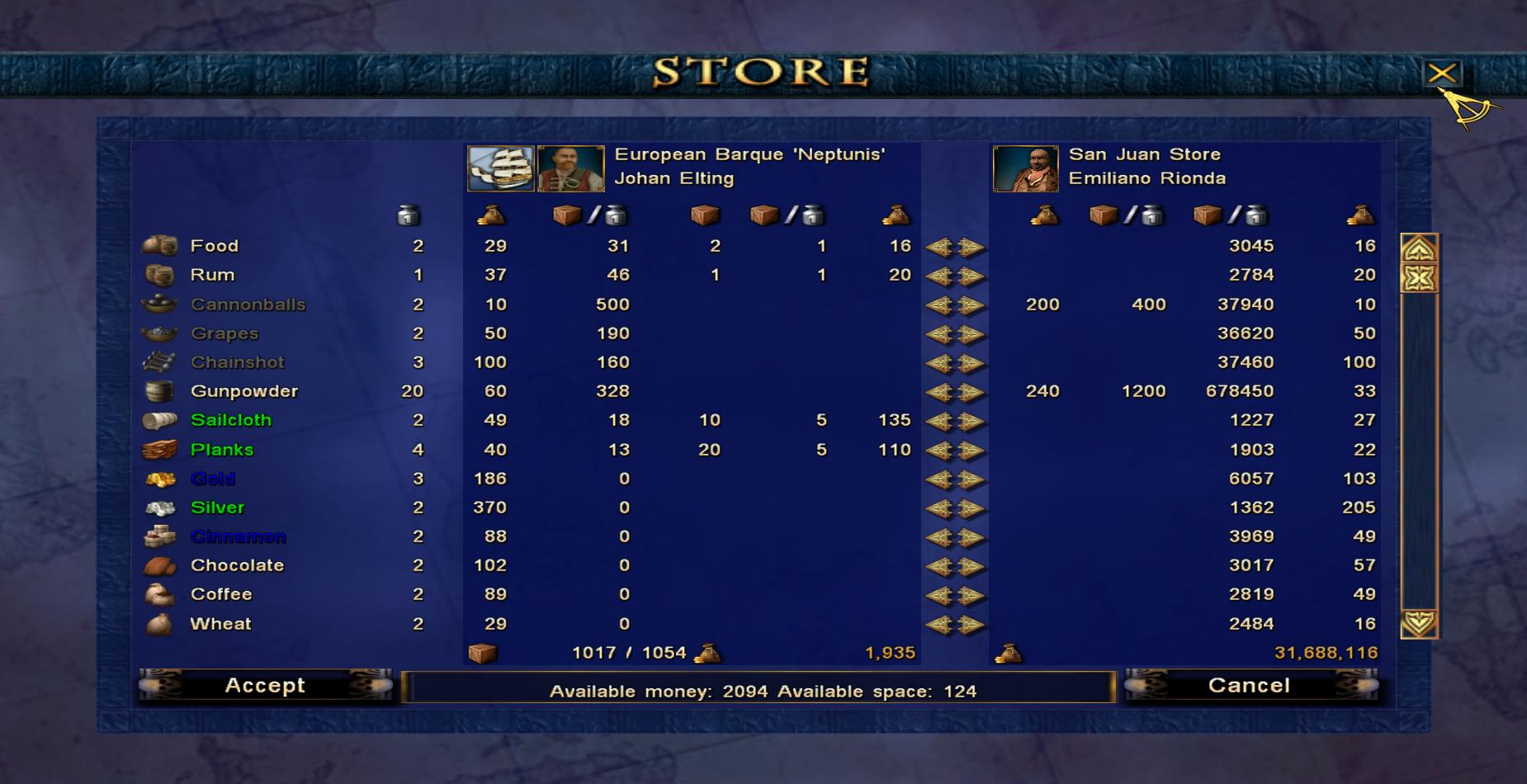Image resolution: width=1527 pixels, height=784 pixels.
Task: Click the scroll-up arrow of the goods list
Action: (x=1418, y=248)
